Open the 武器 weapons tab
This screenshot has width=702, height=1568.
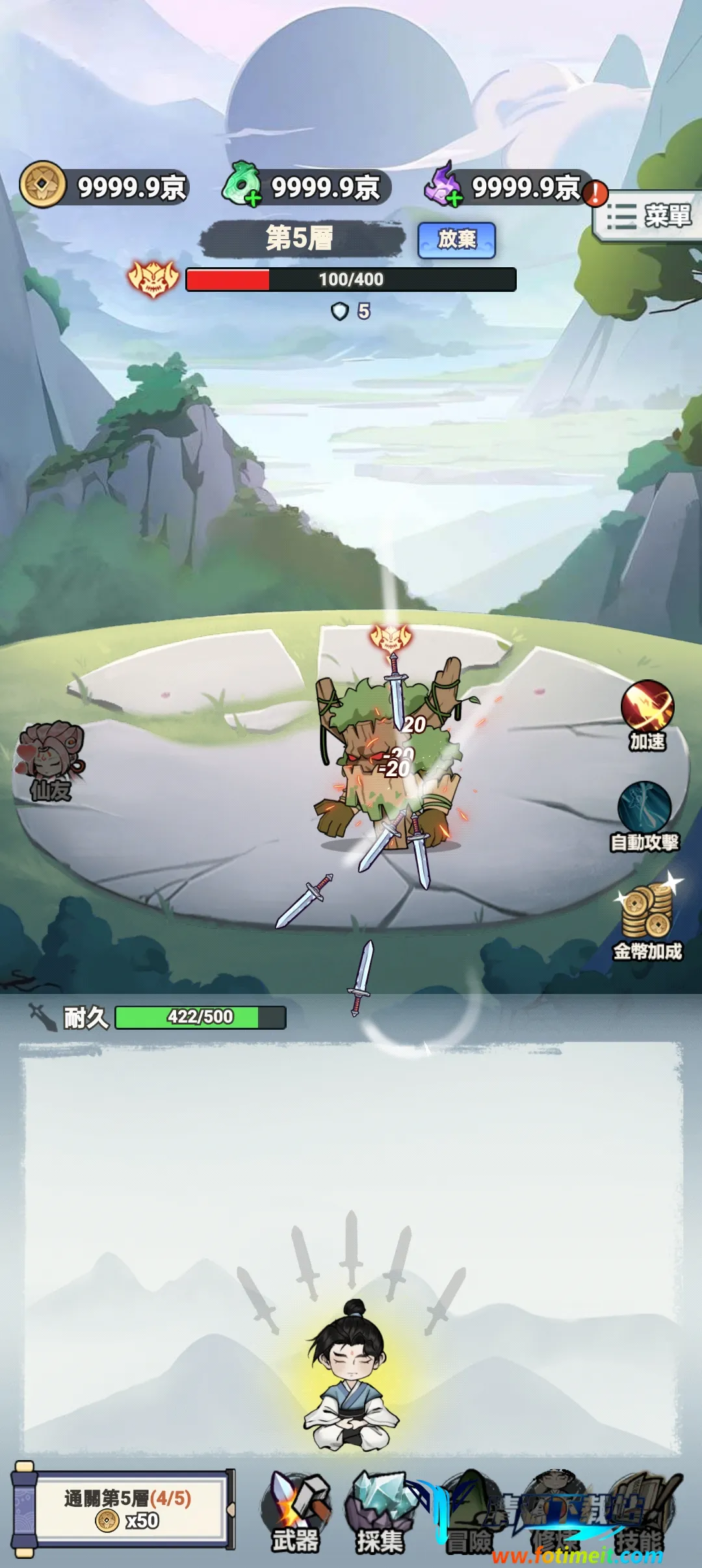tap(296, 1512)
